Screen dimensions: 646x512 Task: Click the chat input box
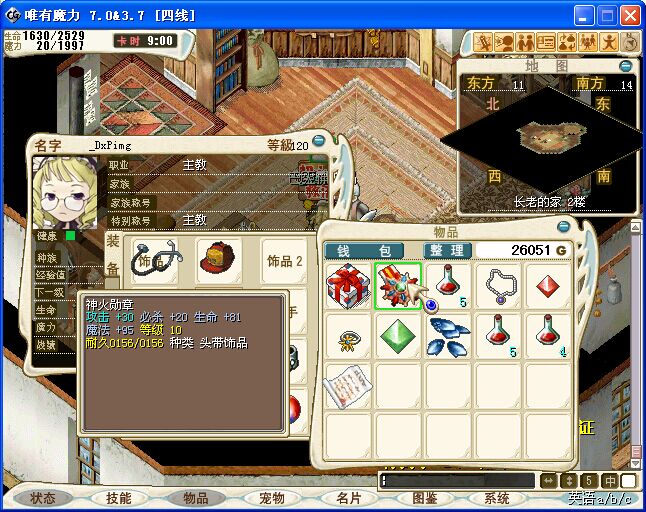[458, 481]
